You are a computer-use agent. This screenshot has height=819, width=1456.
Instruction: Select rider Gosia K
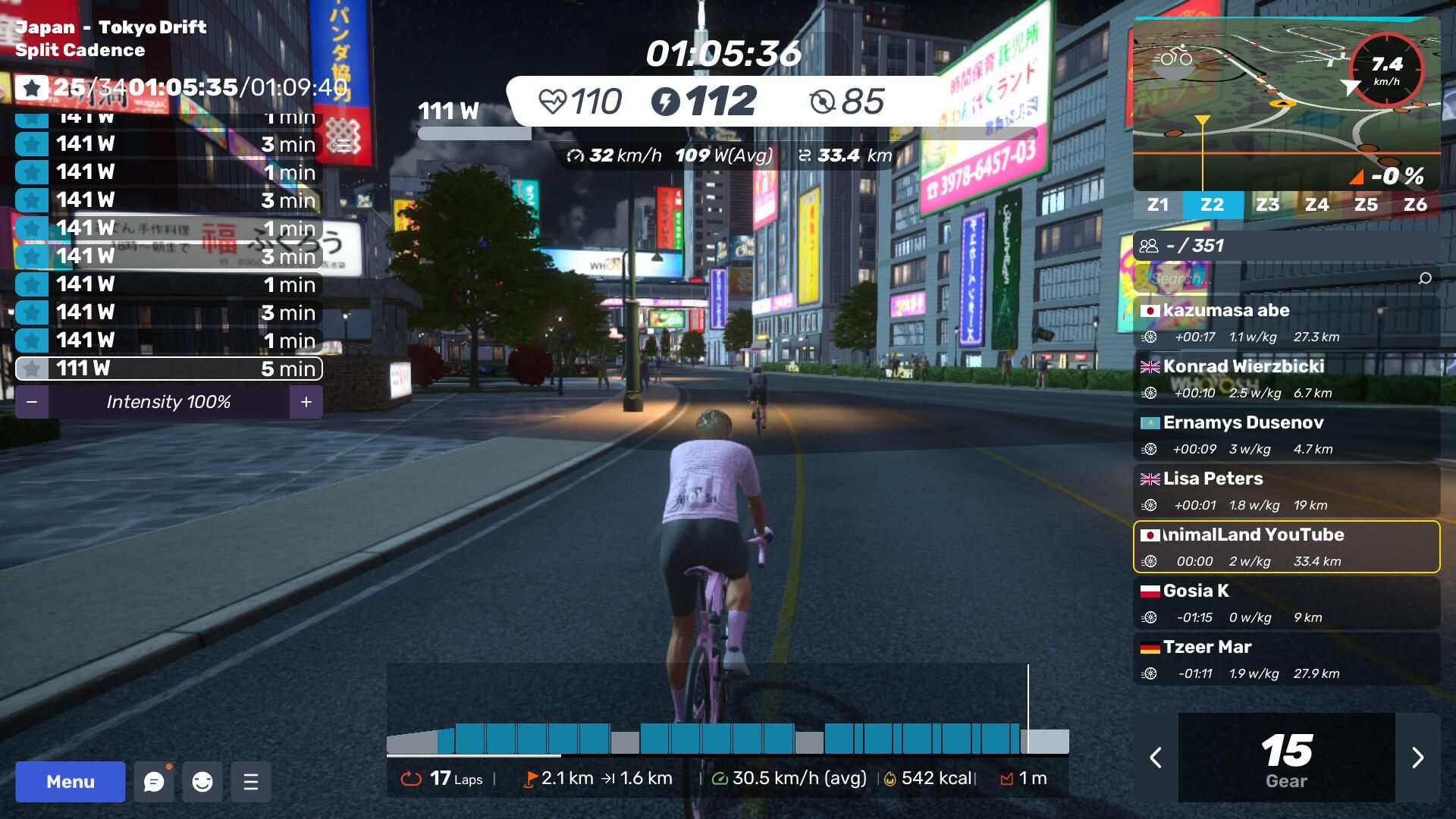point(1286,603)
